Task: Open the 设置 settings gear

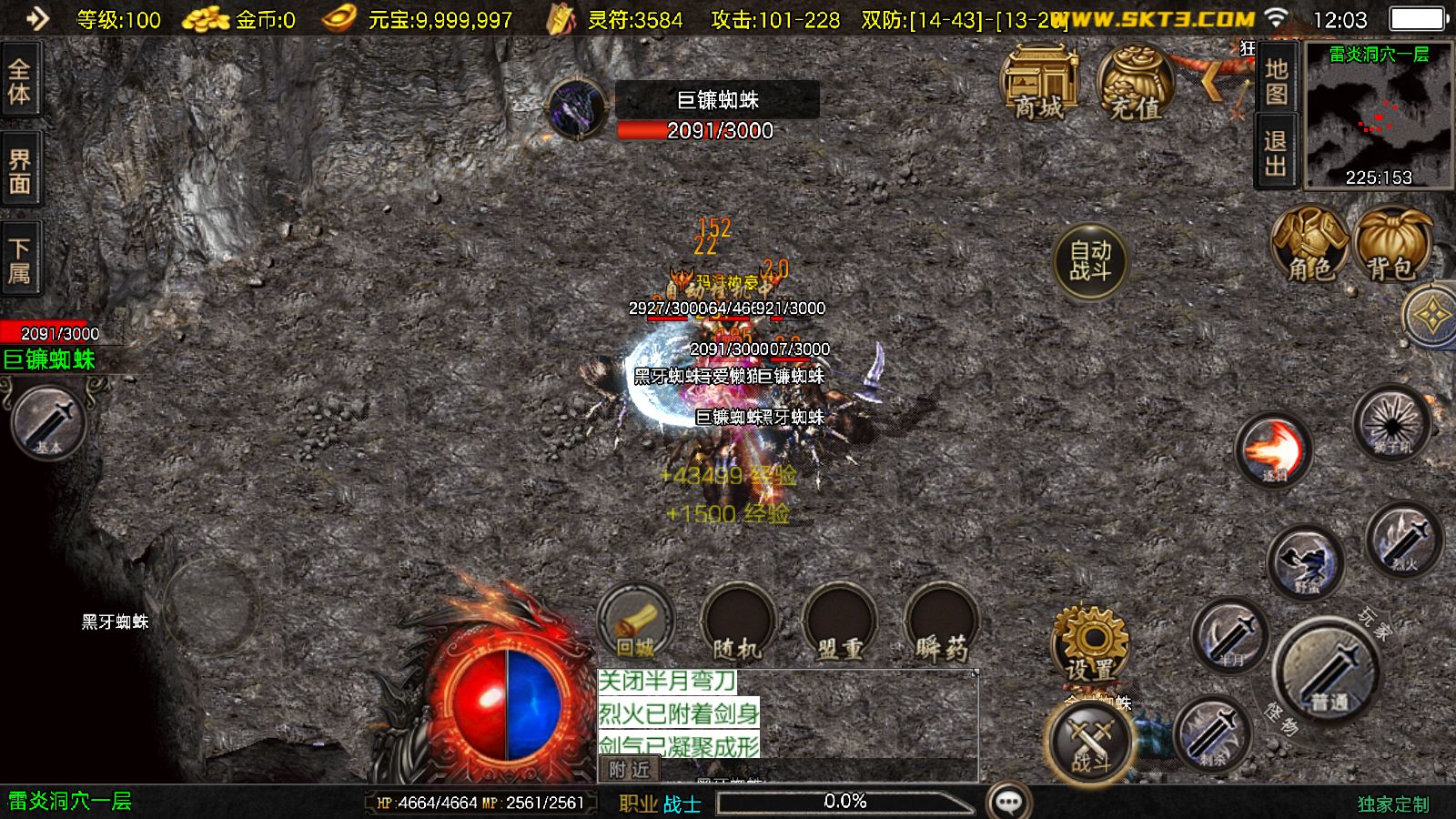Action: [x=1090, y=643]
